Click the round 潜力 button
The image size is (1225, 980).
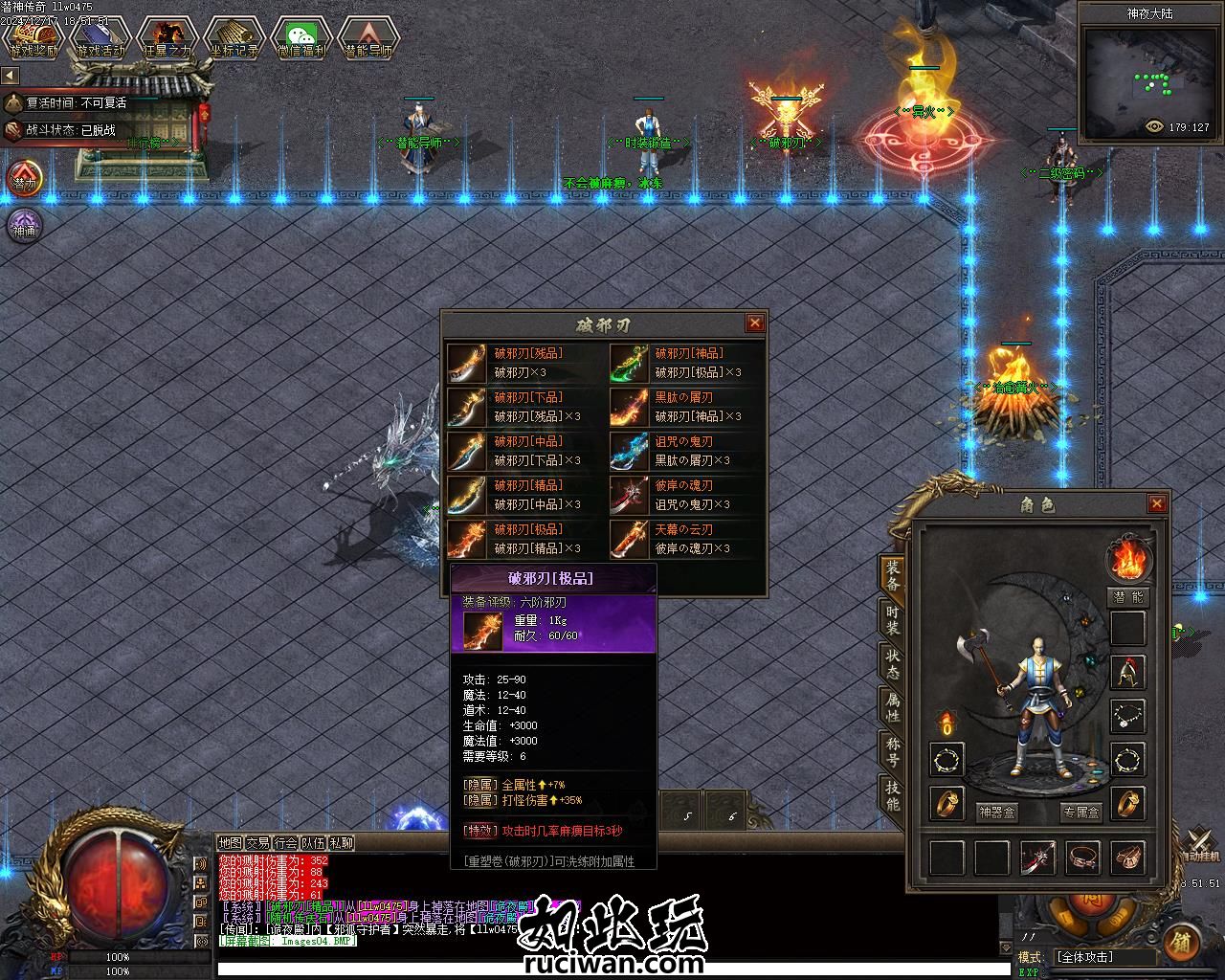tap(24, 179)
